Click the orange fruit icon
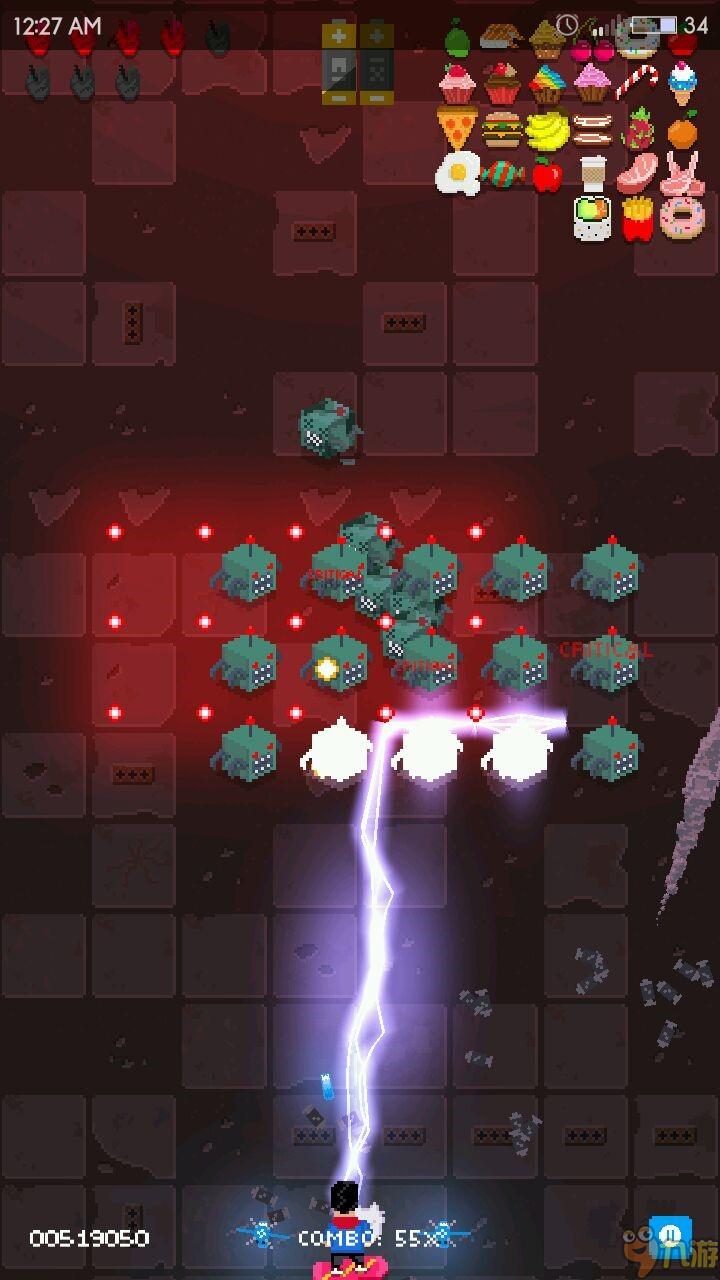The height and width of the screenshot is (1280, 720). (682, 129)
